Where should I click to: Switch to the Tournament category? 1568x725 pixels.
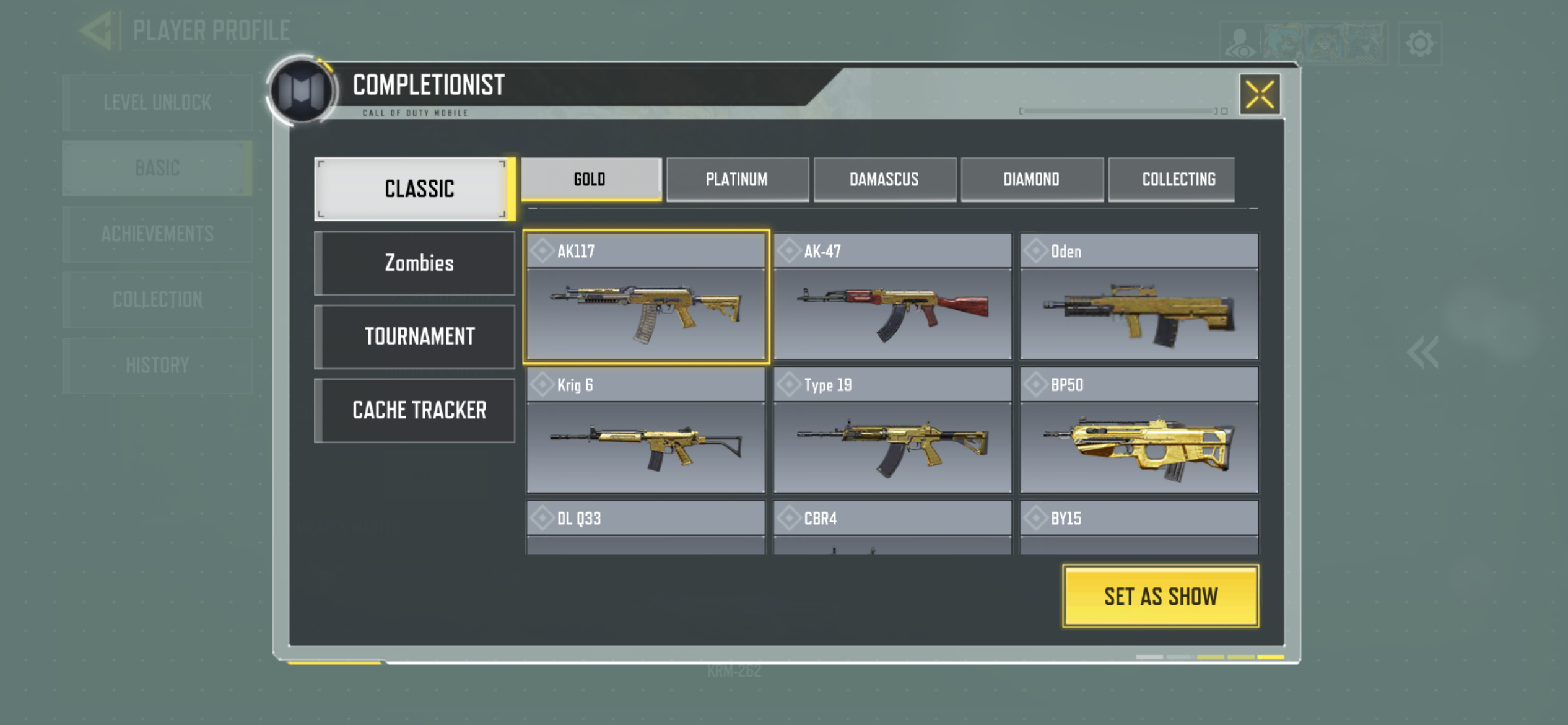click(416, 336)
